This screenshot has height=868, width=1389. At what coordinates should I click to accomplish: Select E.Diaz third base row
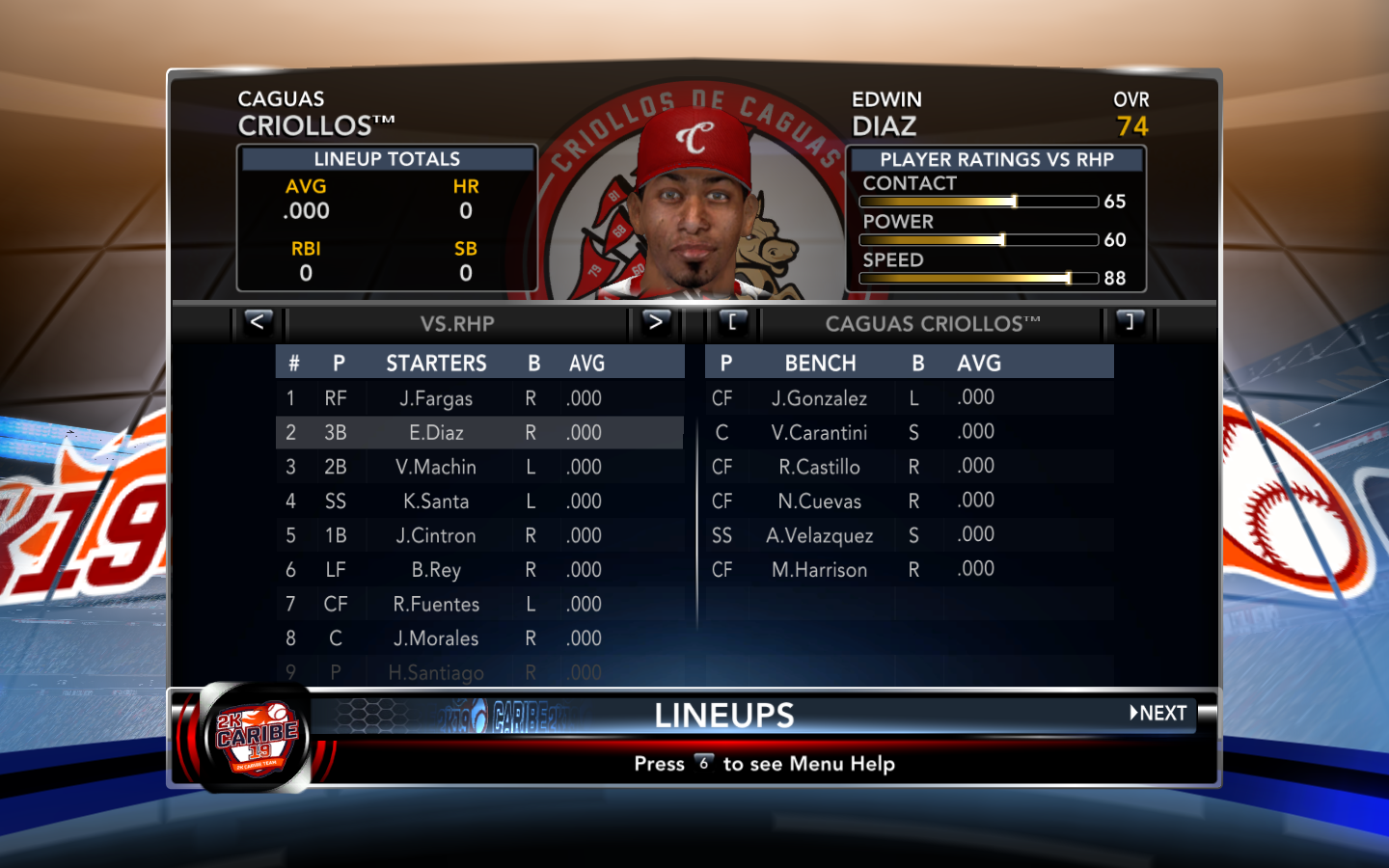[436, 433]
